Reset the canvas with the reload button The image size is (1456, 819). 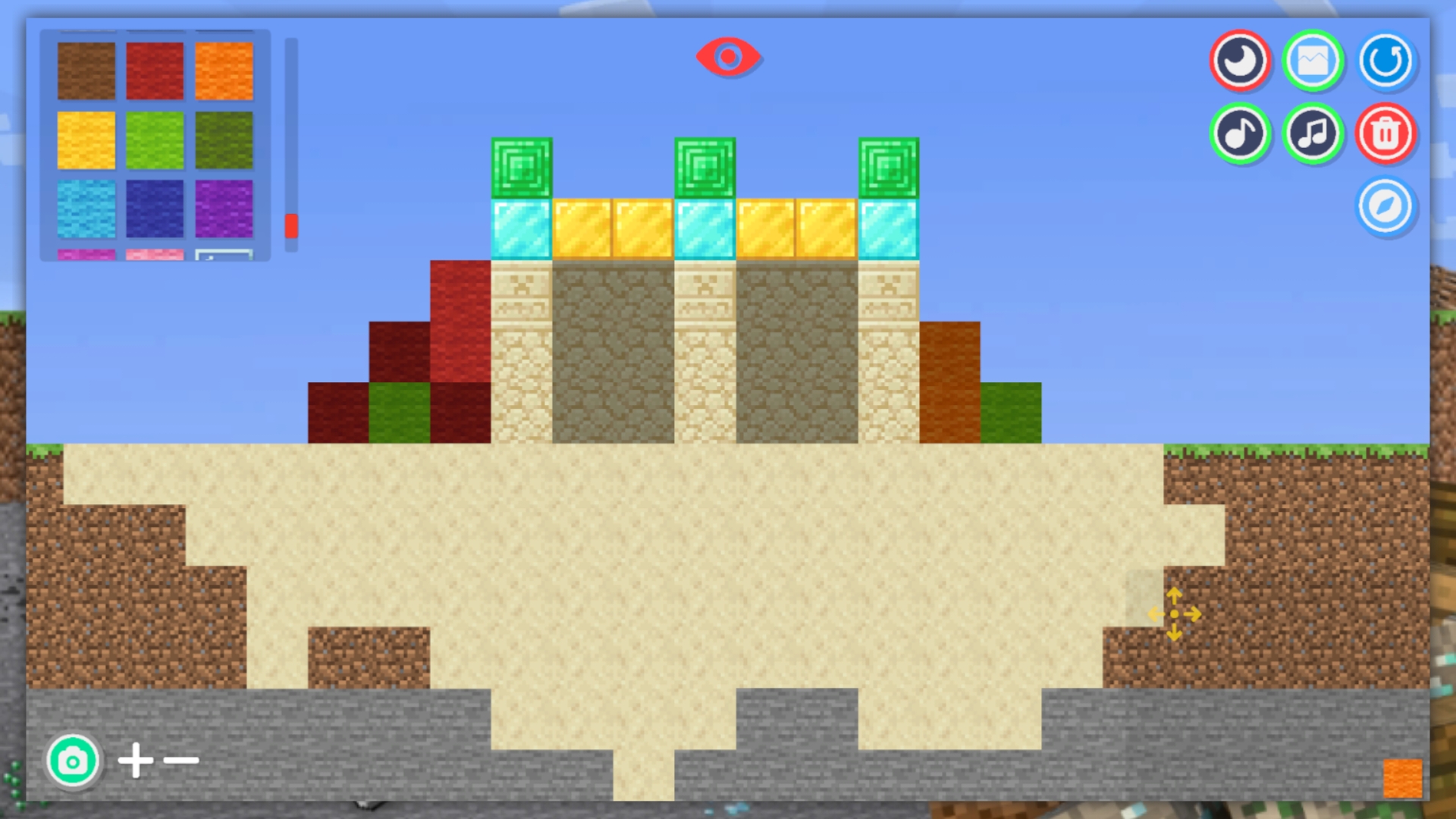click(1386, 61)
